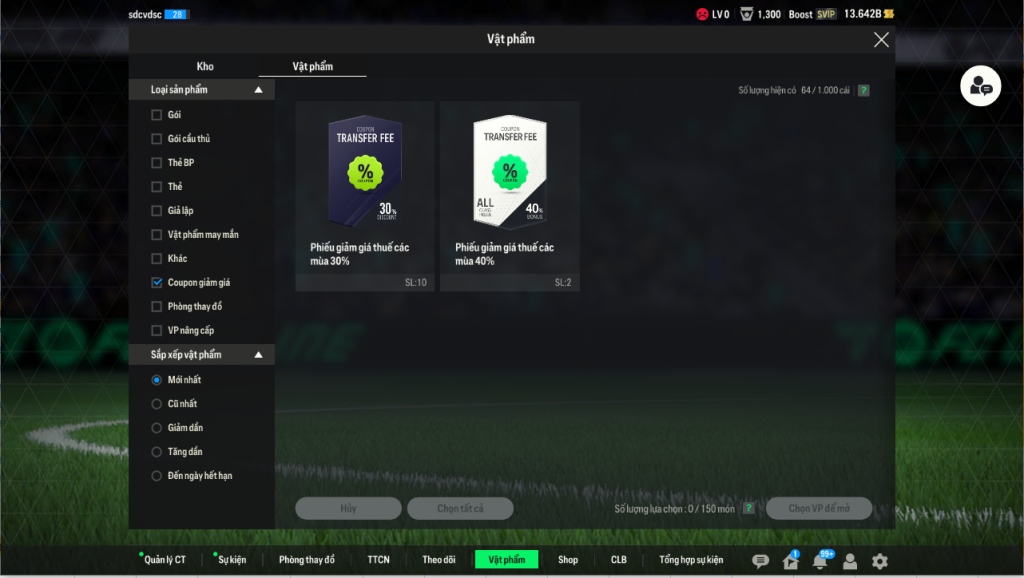Select the 30% transfer fee coupon card
The image size is (1024, 578).
(x=365, y=196)
